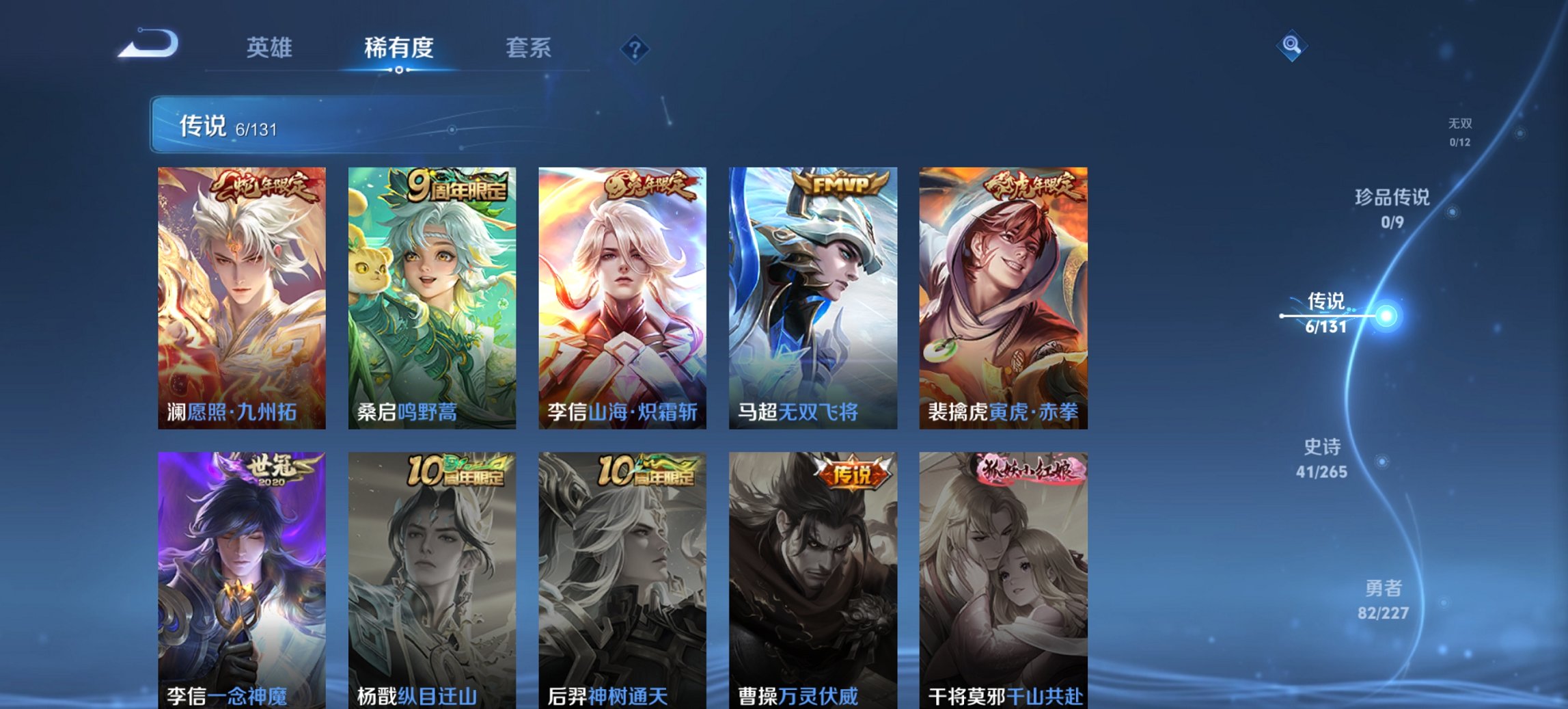
Task: Switch to the 套系 tab
Action: pyautogui.click(x=527, y=49)
